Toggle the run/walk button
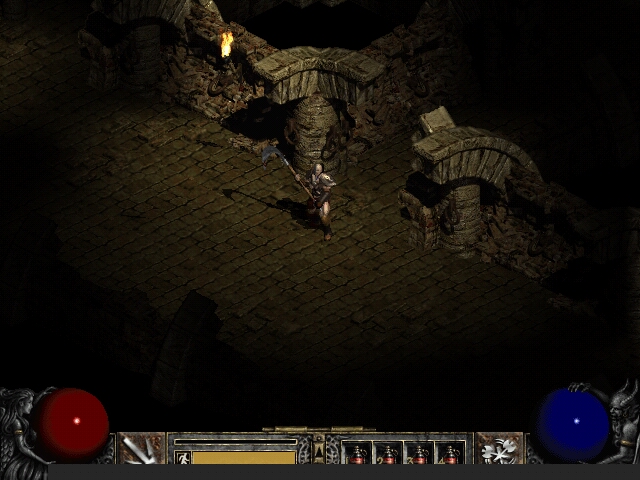 [182, 457]
